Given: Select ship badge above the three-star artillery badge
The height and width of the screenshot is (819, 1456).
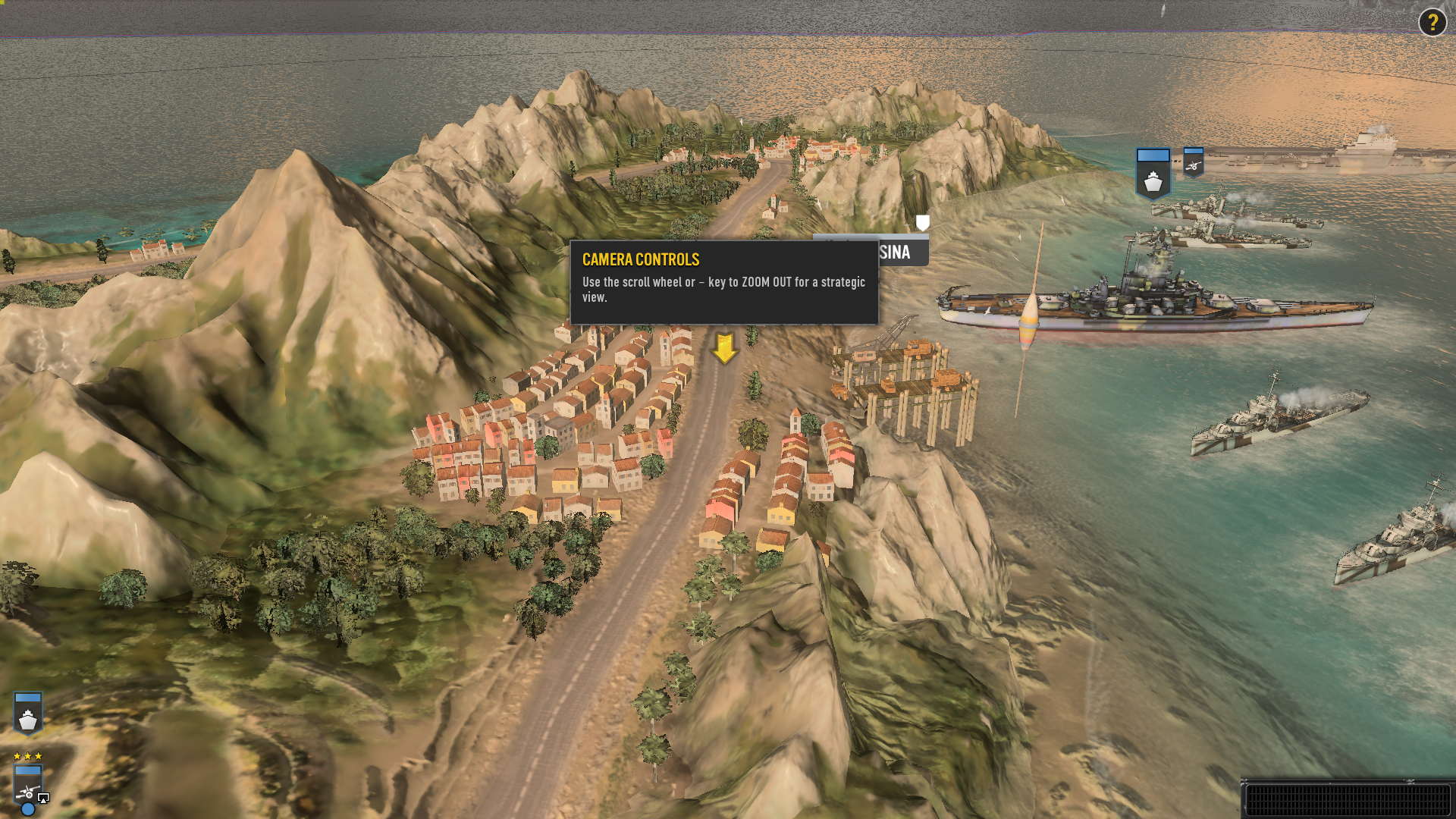Looking at the screenshot, I should [x=28, y=713].
